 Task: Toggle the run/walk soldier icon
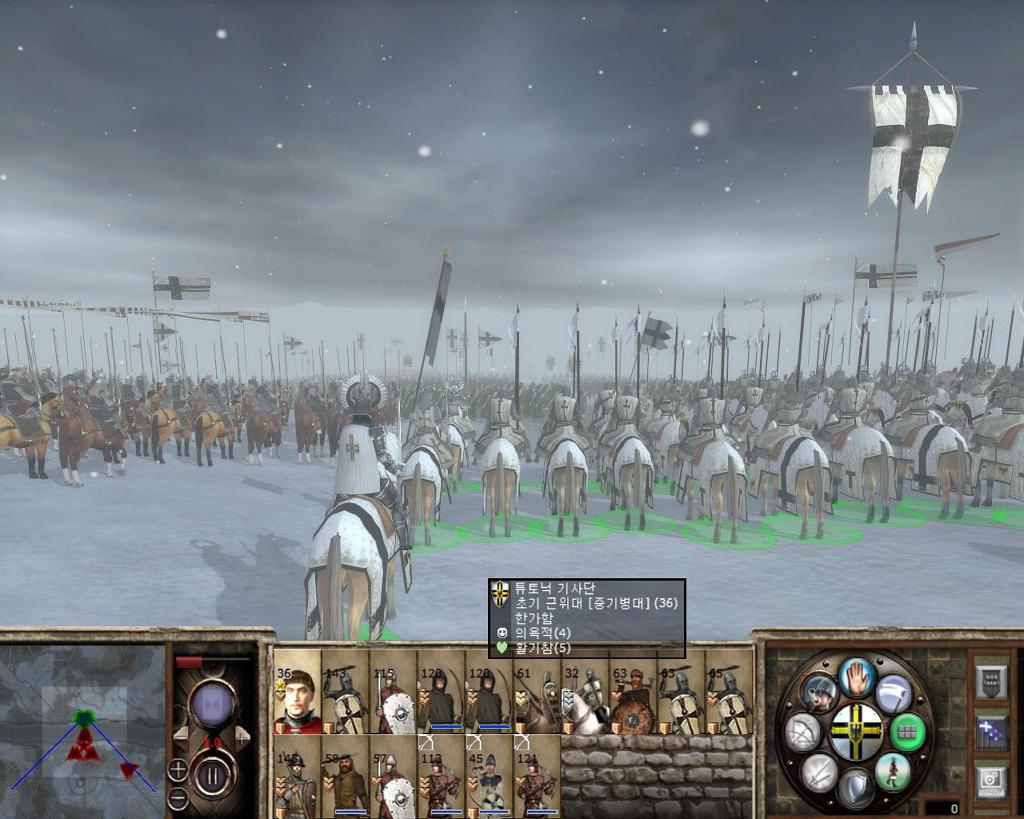[x=892, y=772]
